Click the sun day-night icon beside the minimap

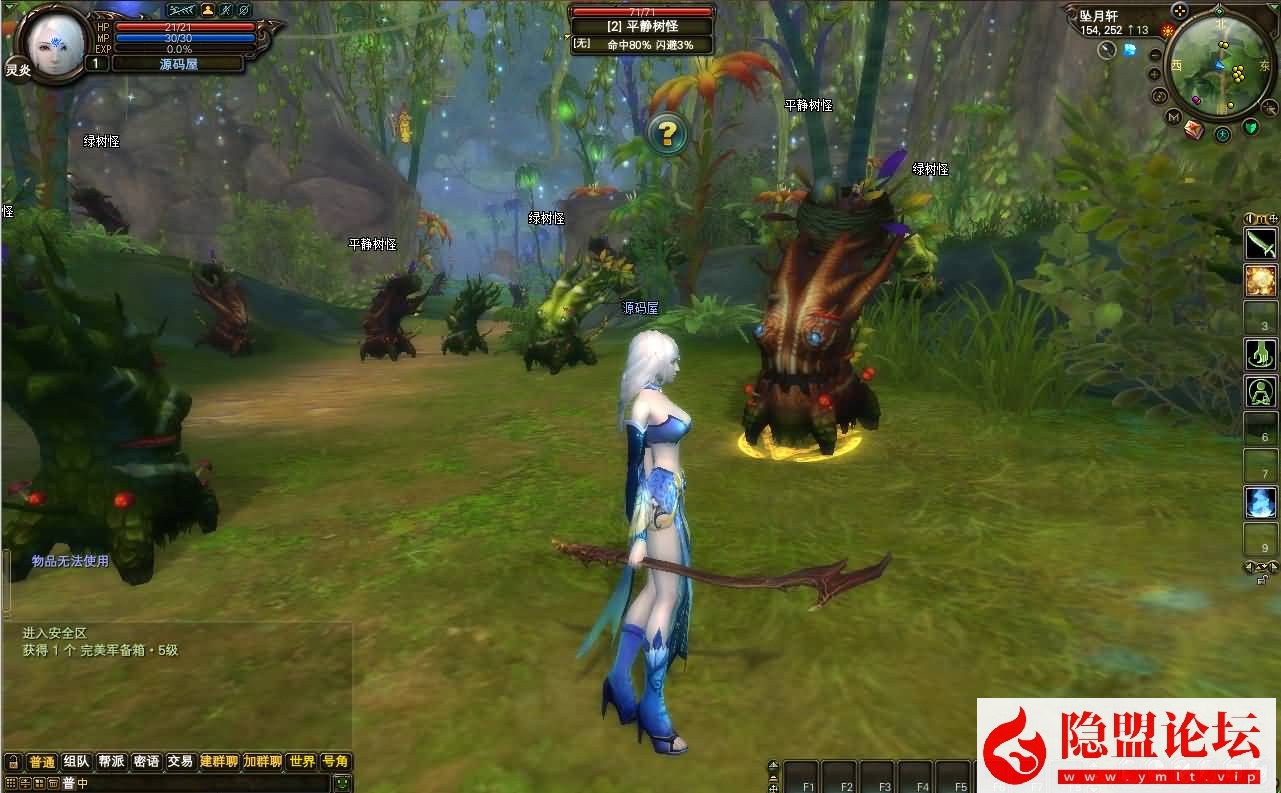click(x=1167, y=29)
